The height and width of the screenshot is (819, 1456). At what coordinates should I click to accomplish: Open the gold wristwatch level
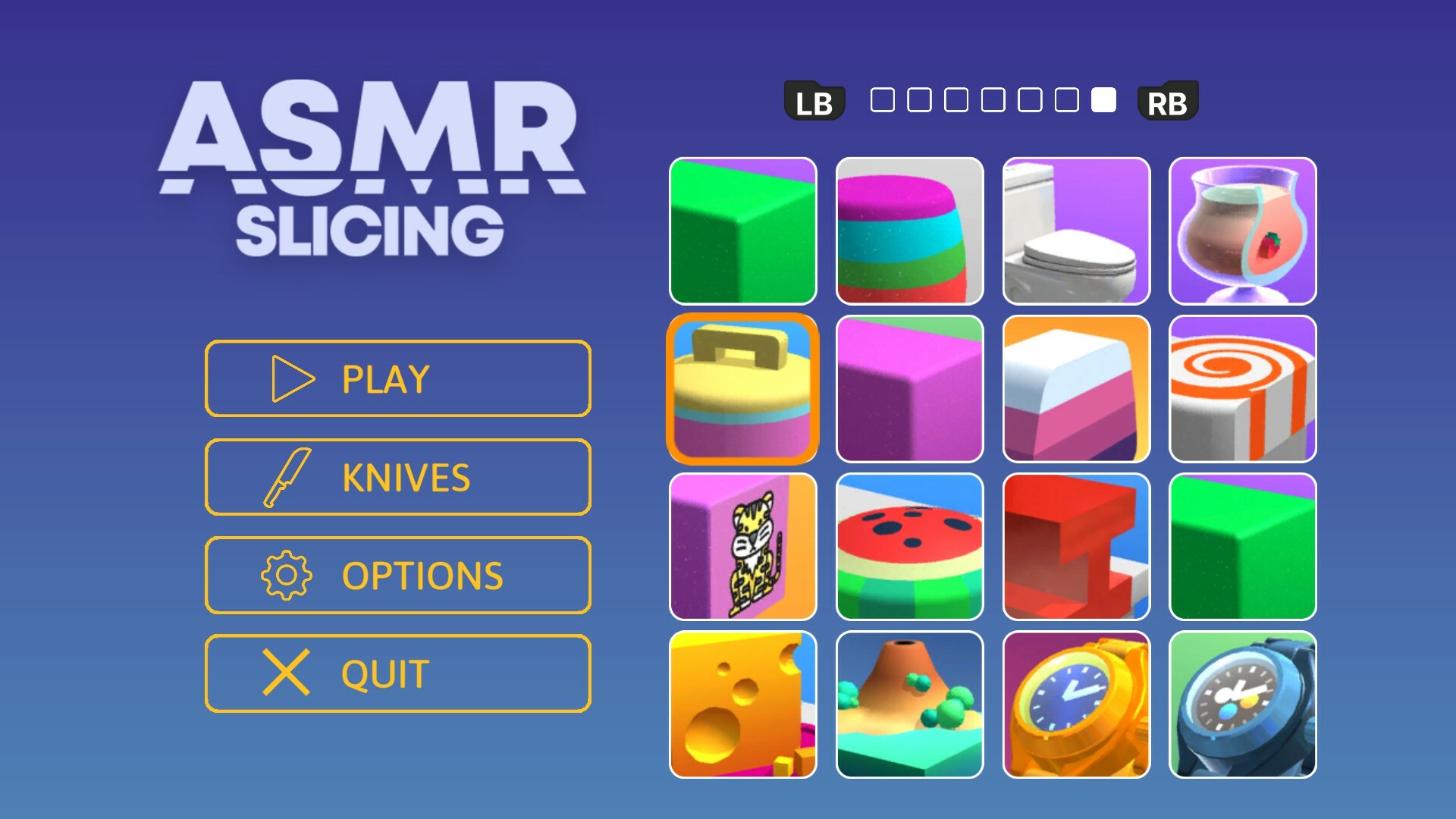click(x=1075, y=703)
